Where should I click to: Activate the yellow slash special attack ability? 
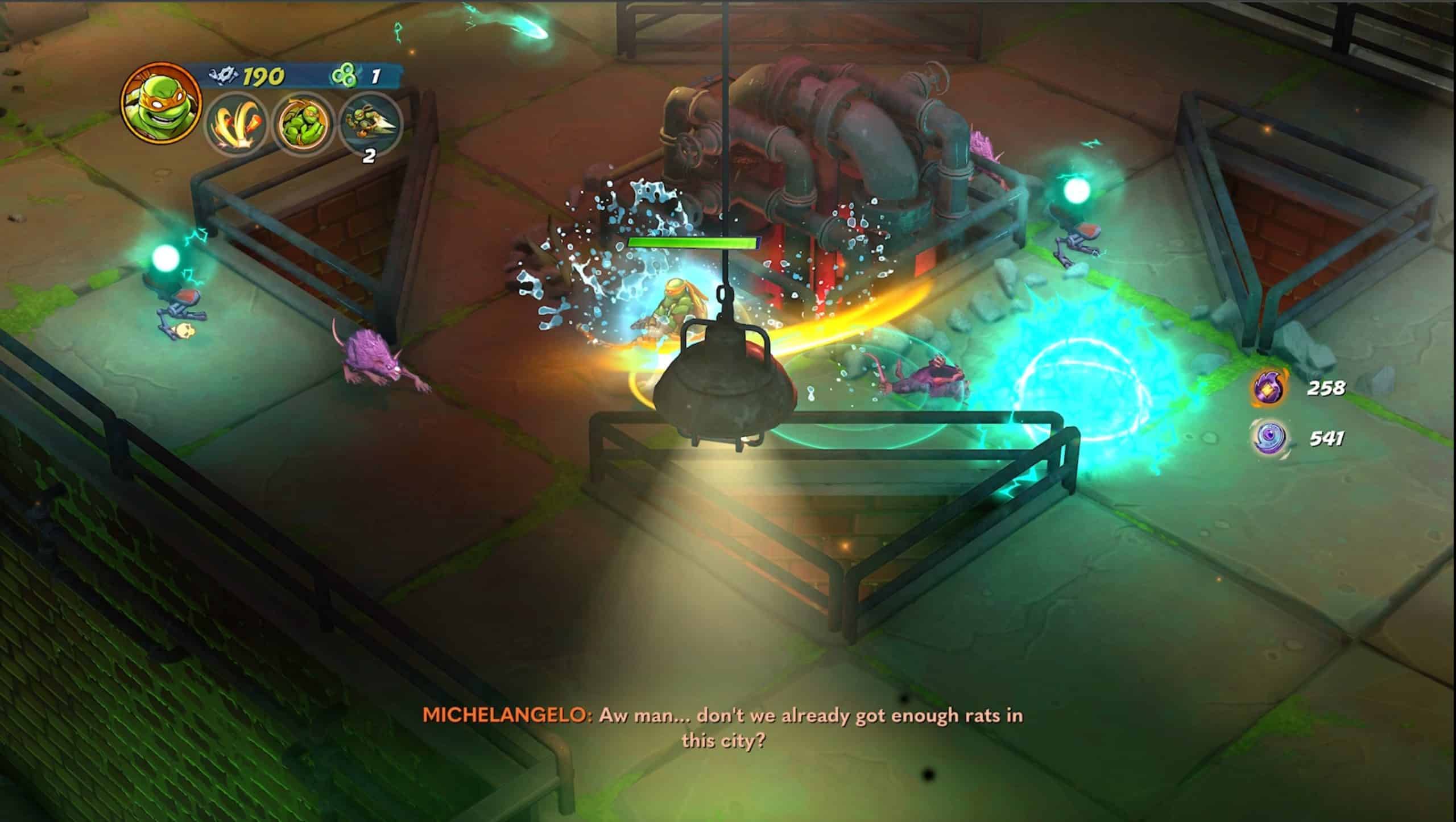tap(236, 125)
